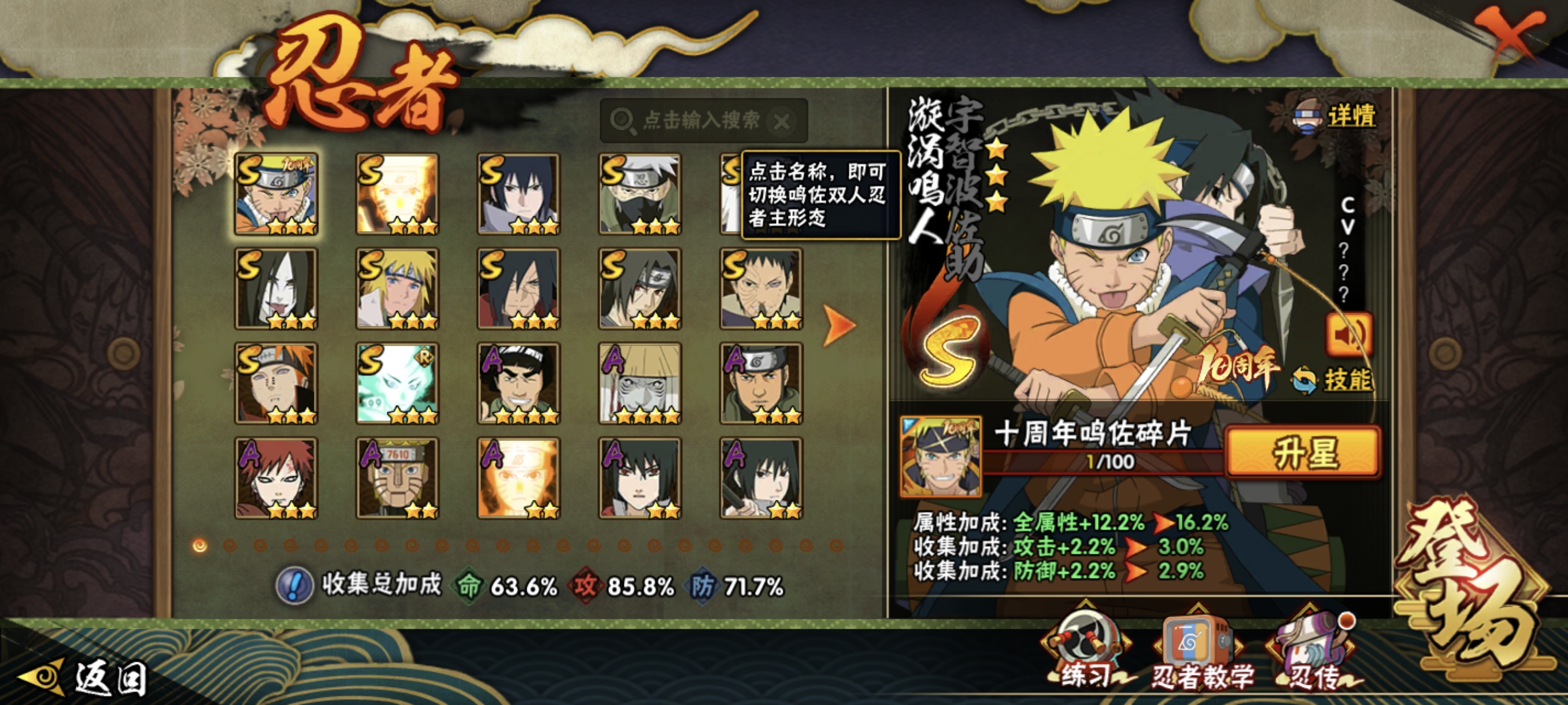This screenshot has width=1568, height=705.
Task: Select the Orochimaru S-rank ninja portrait
Action: pos(276,288)
